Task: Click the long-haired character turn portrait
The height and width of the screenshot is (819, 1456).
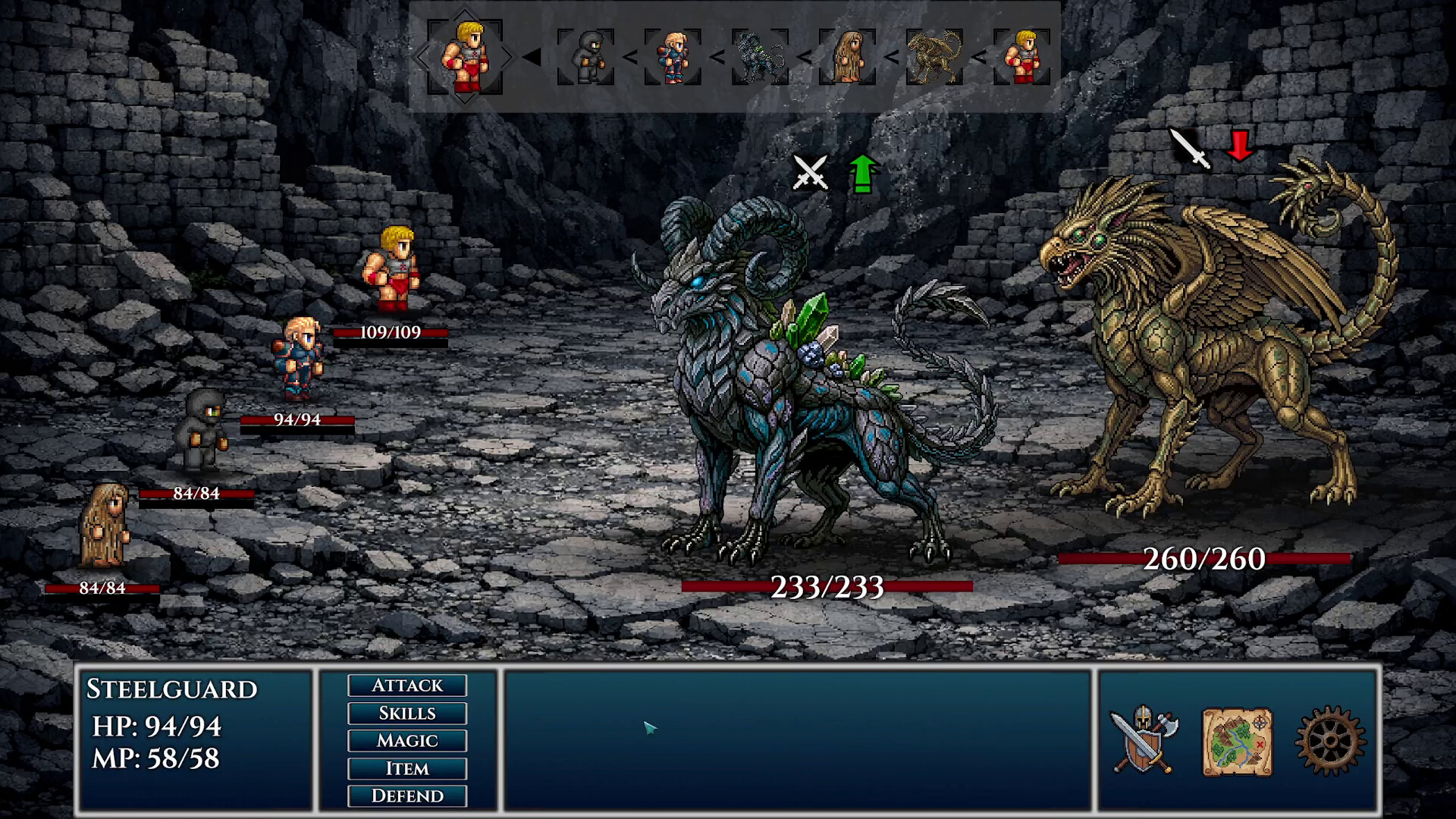Action: (847, 57)
